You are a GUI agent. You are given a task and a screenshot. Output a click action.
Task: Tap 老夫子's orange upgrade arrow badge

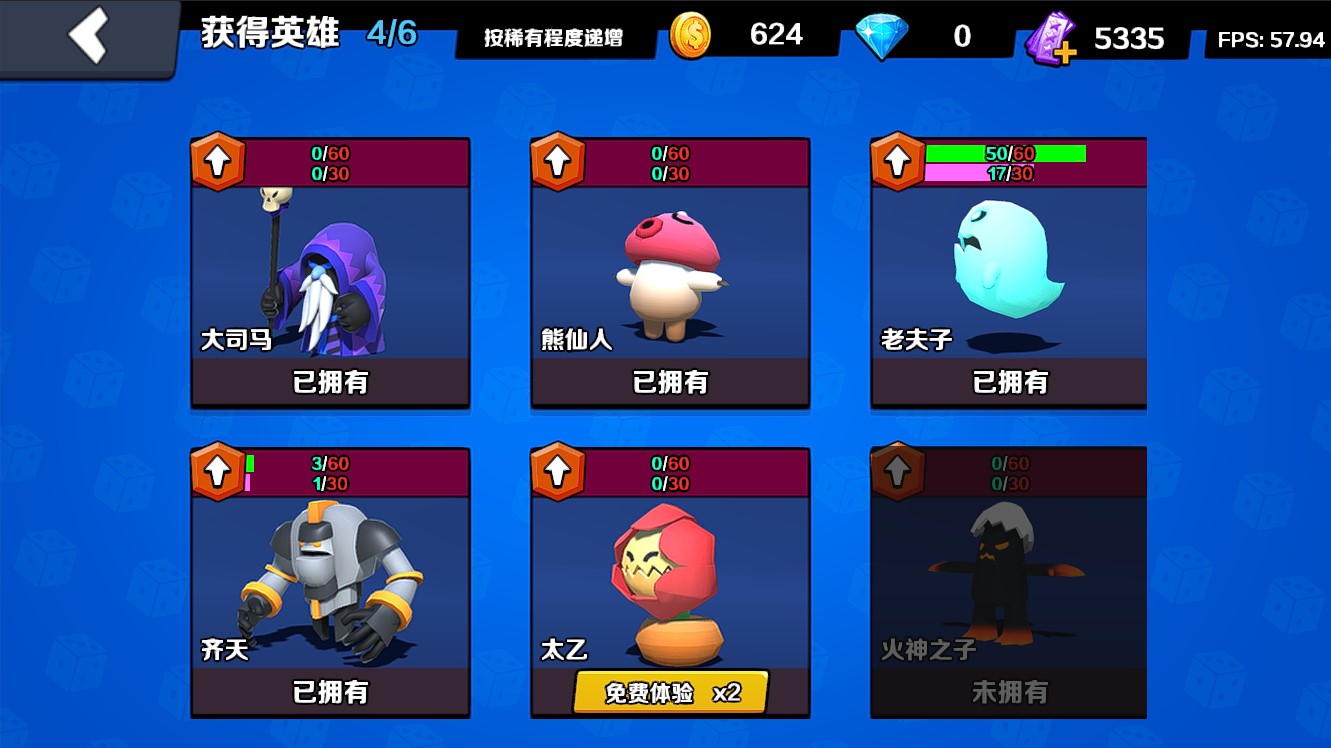click(x=898, y=163)
